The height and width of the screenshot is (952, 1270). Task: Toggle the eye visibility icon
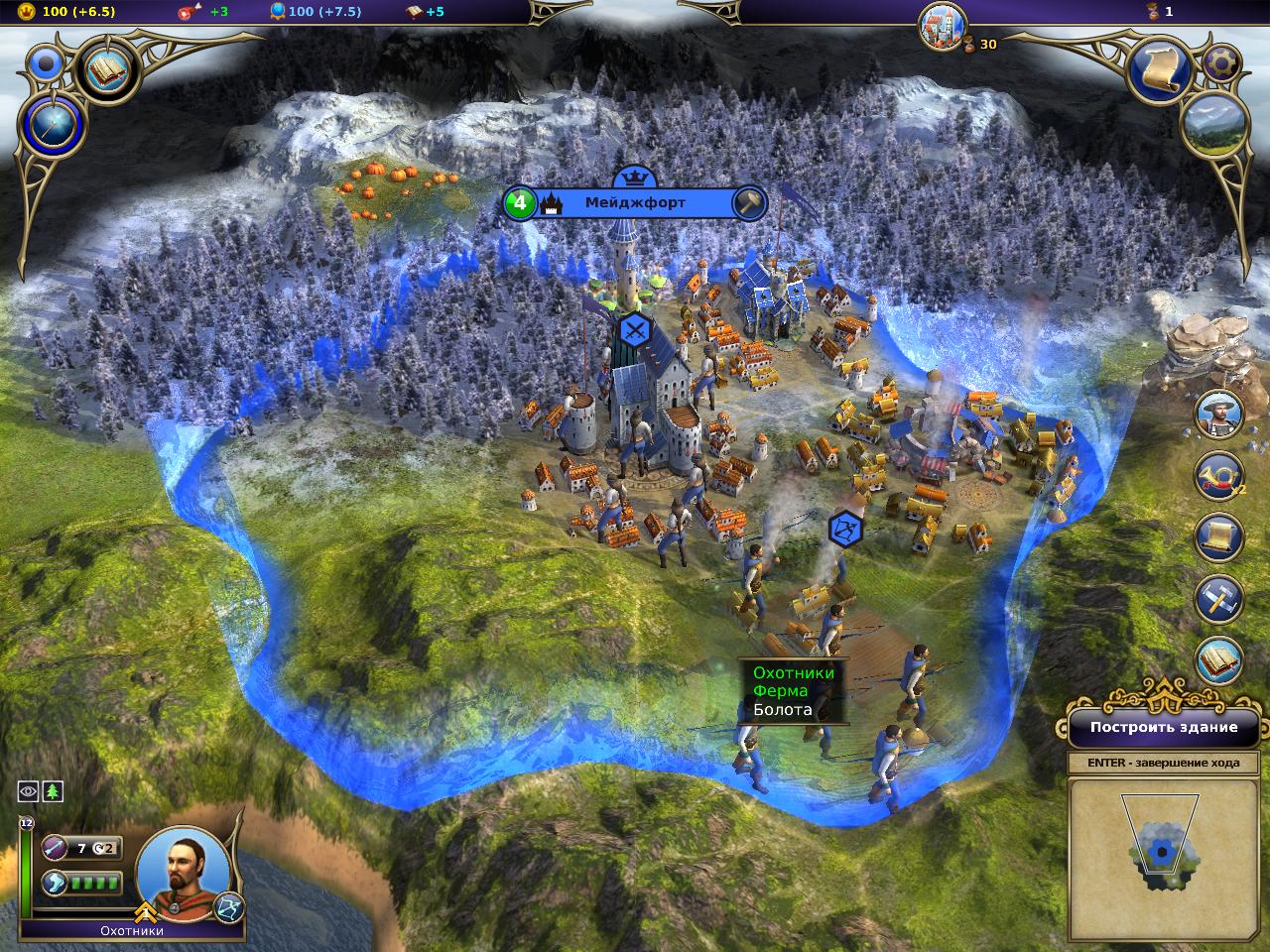click(x=28, y=790)
